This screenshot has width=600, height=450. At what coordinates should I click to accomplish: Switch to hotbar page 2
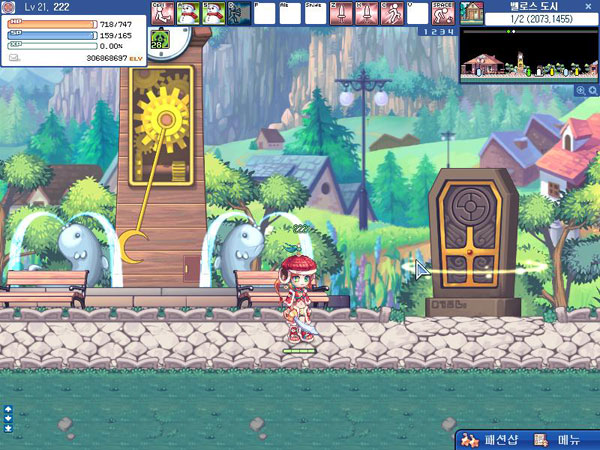coord(431,33)
